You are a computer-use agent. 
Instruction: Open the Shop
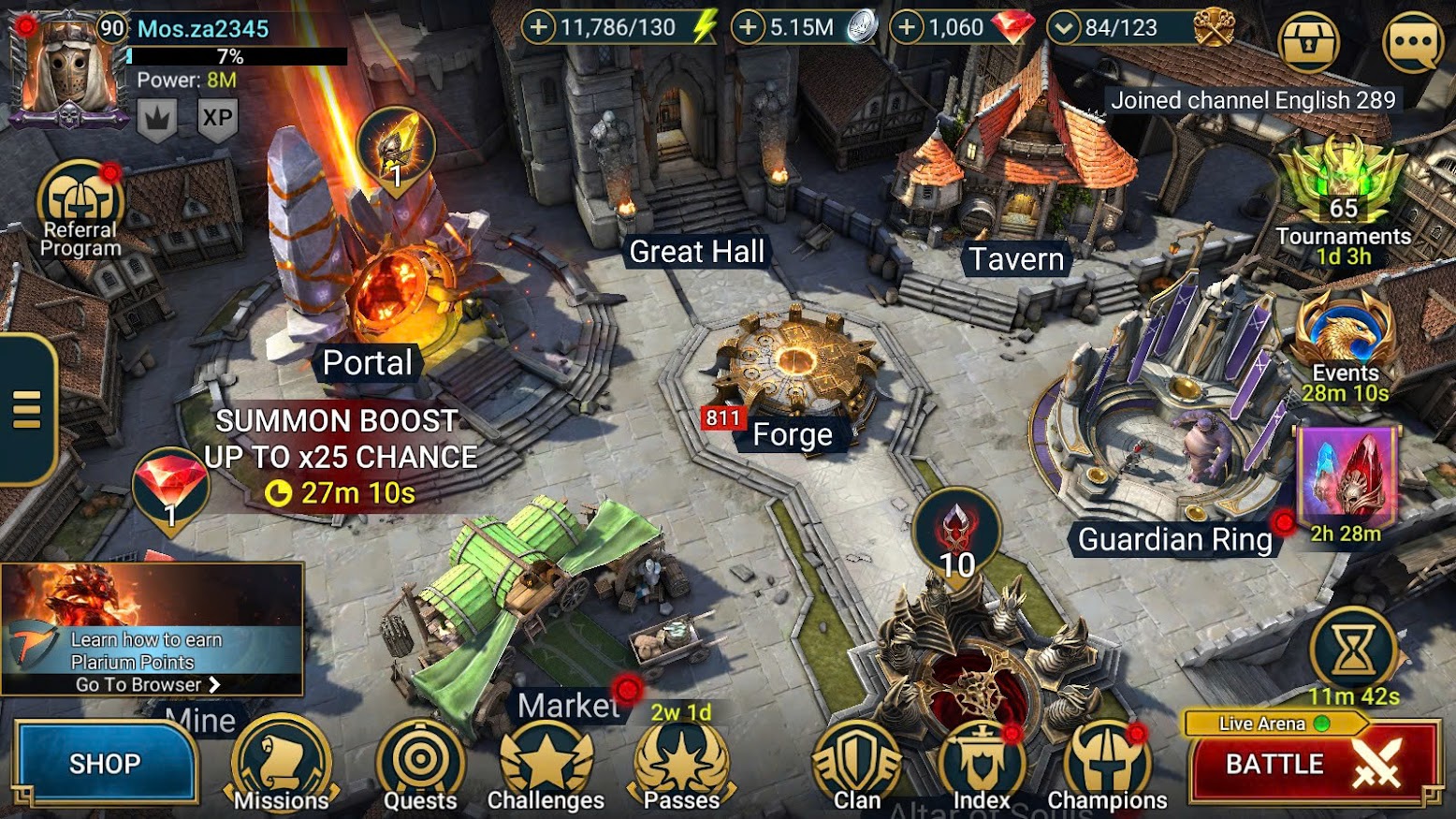105,764
